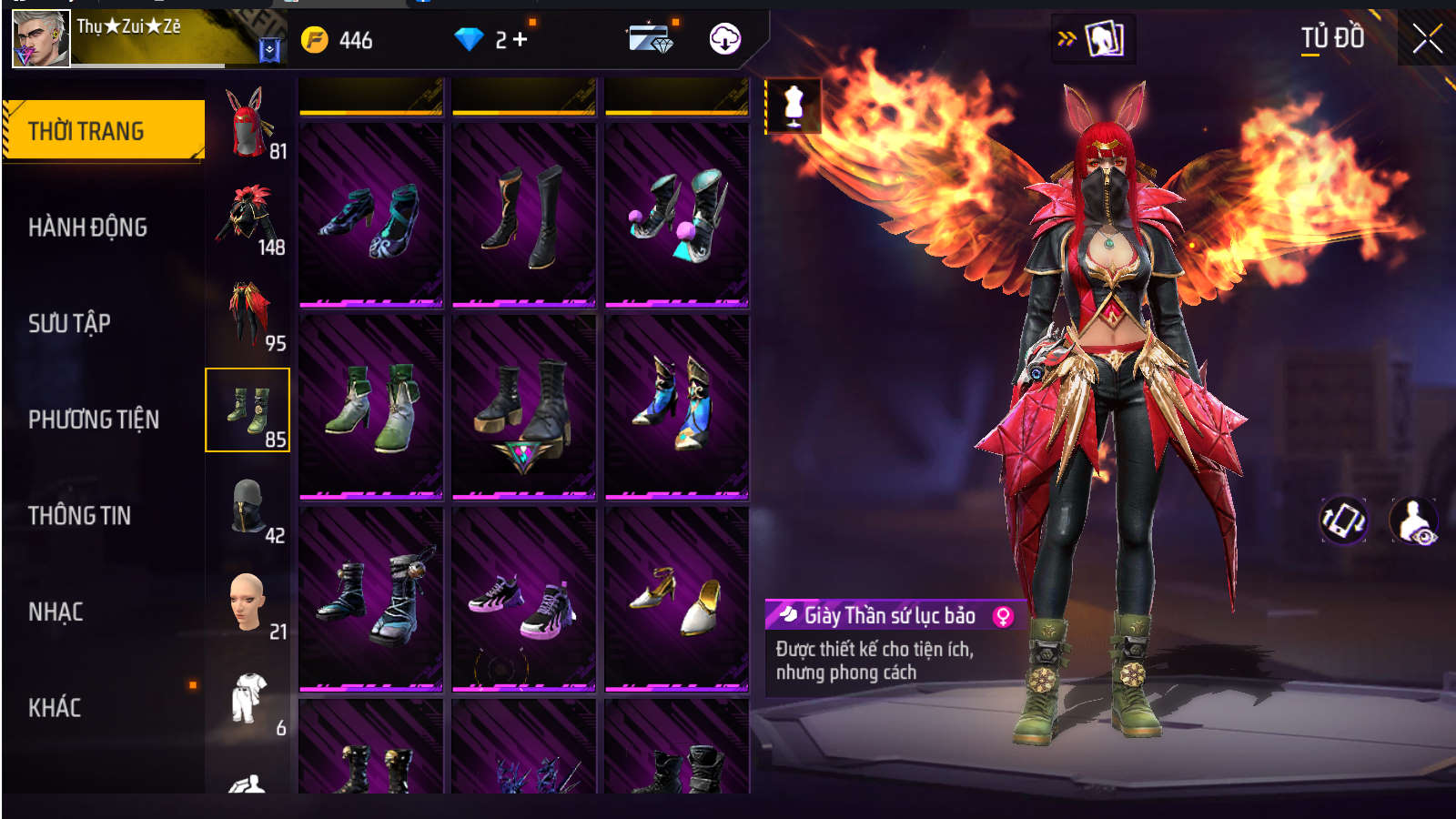This screenshot has height=819, width=1456.
Task: Switch to the SƯU TẬP tab
Action: pyautogui.click(x=69, y=323)
